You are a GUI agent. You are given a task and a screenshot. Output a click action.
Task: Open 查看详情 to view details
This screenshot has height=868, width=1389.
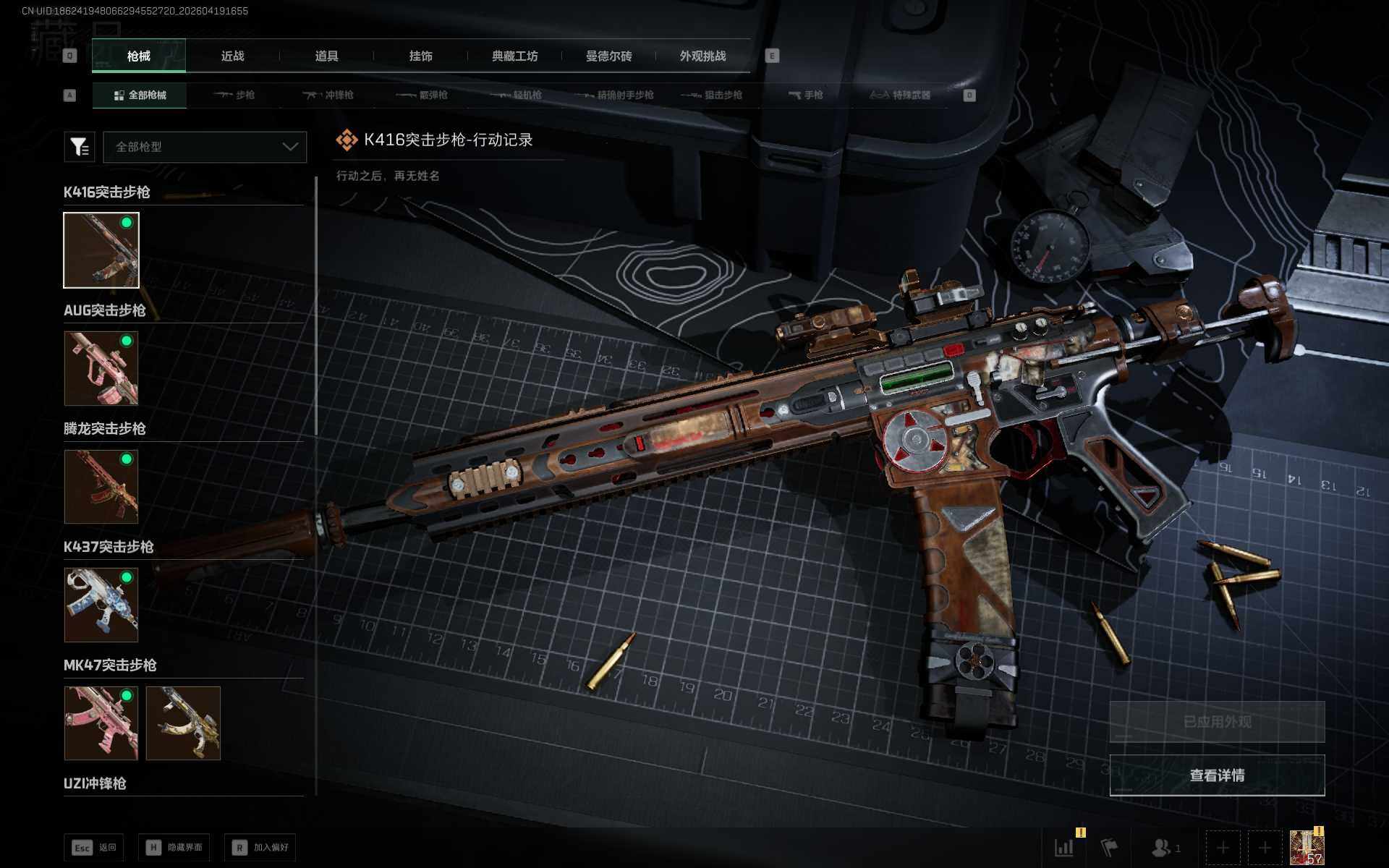[1217, 775]
